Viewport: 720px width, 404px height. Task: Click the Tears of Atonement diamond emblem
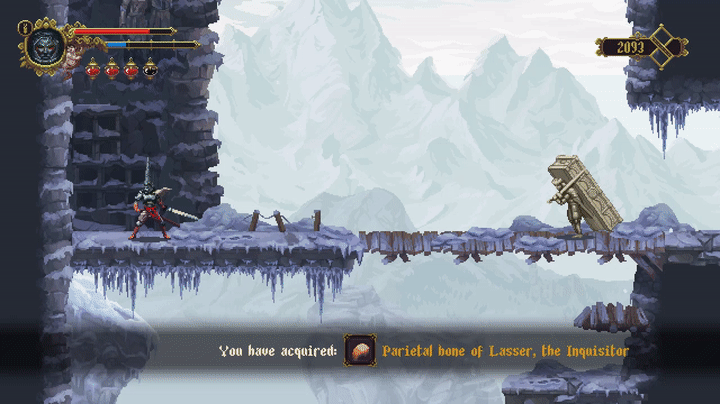(662, 46)
